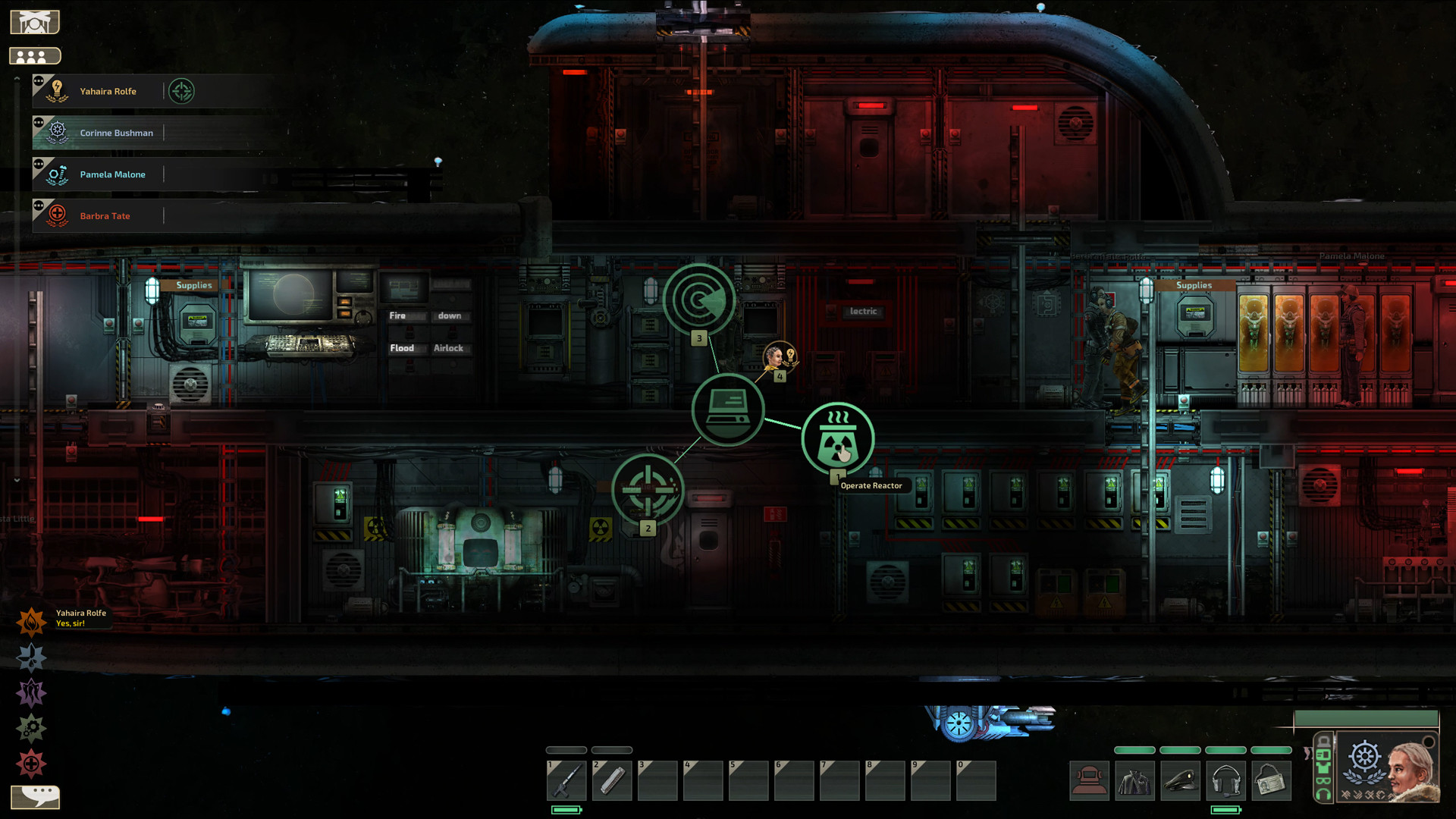The image size is (1456, 819).
Task: Select the Extinguish Fire order icon
Action: 31,622
